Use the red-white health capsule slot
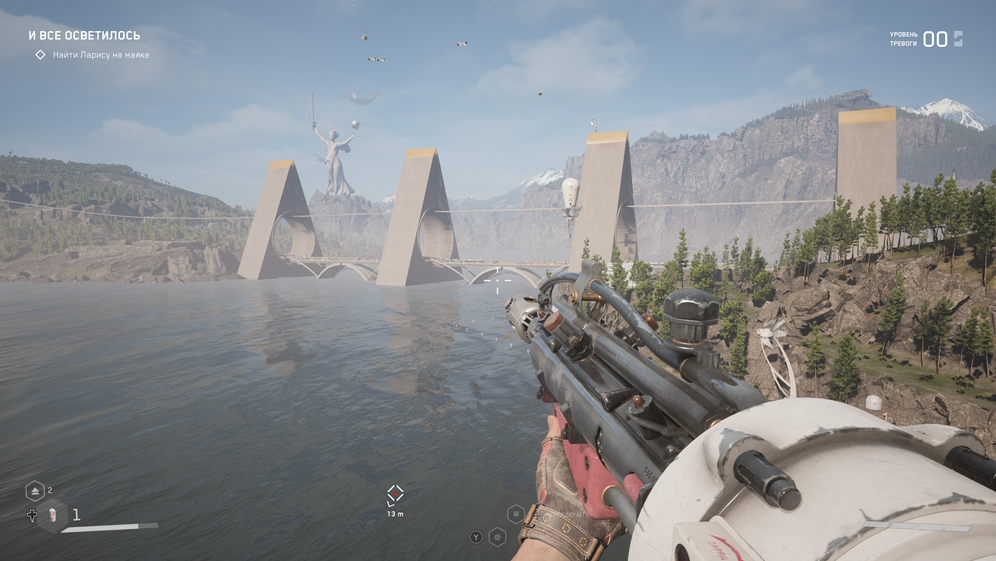 click(51, 515)
